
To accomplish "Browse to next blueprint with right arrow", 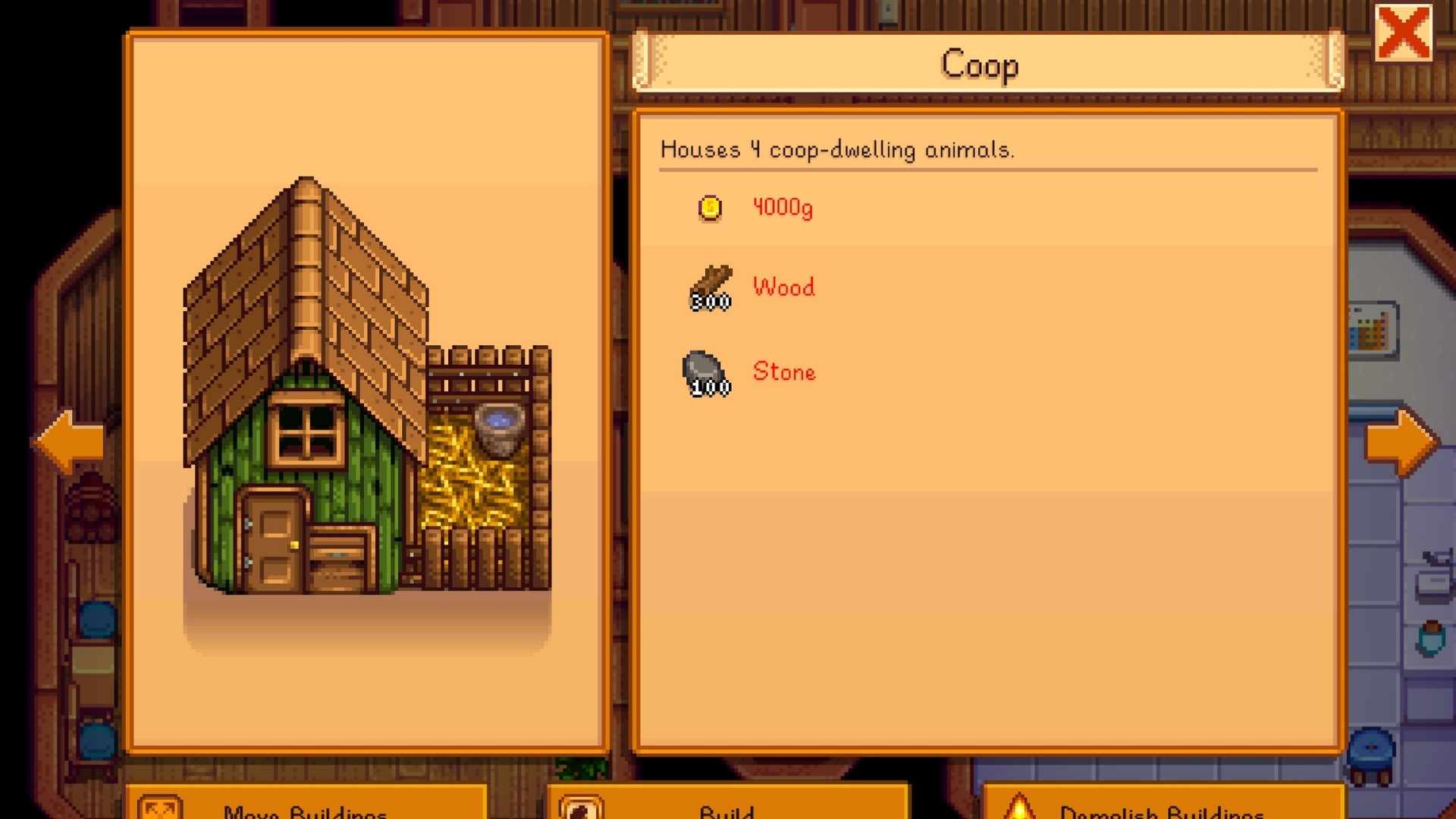I will point(1400,441).
